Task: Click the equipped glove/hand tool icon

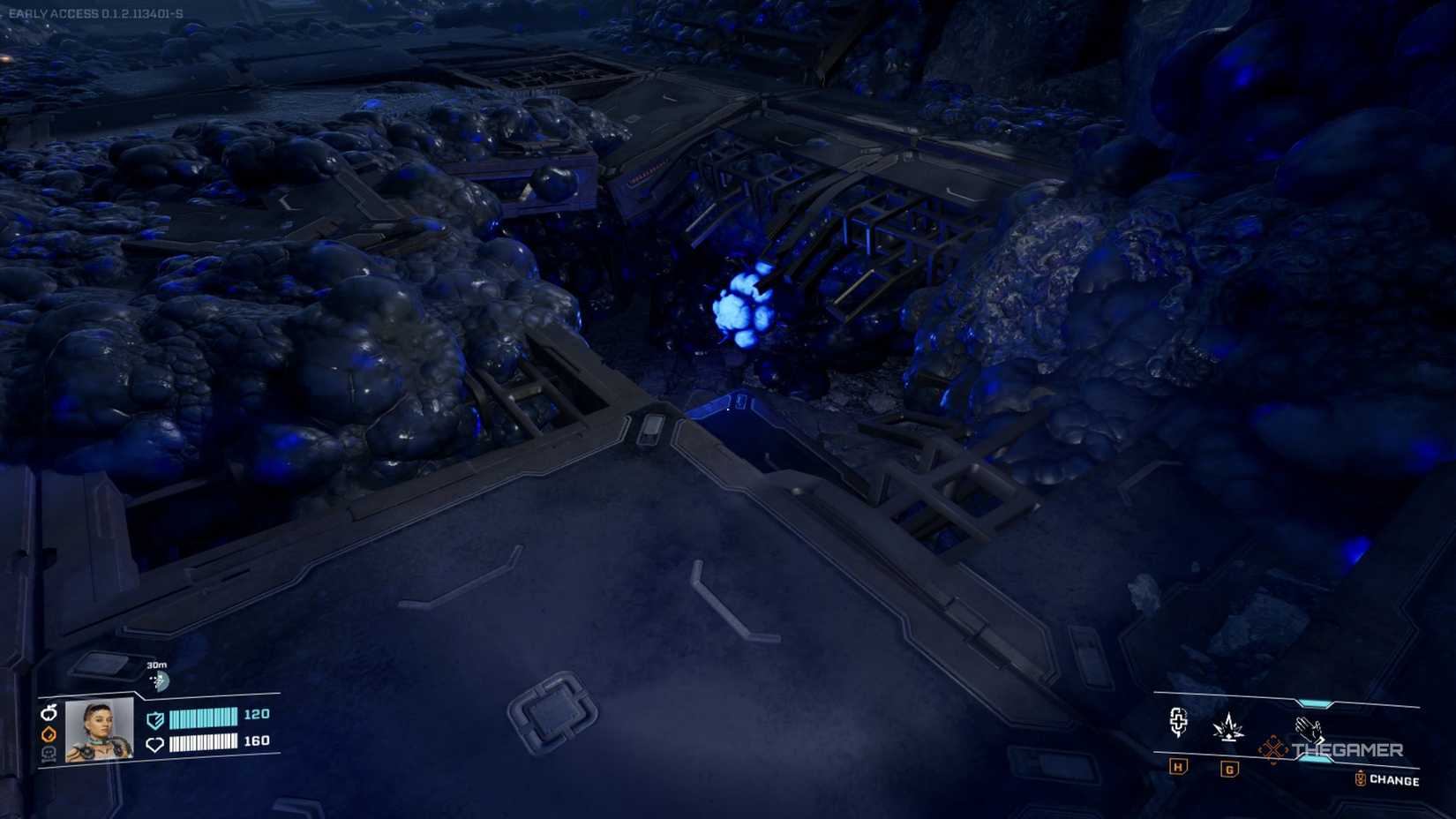Action: [1309, 728]
